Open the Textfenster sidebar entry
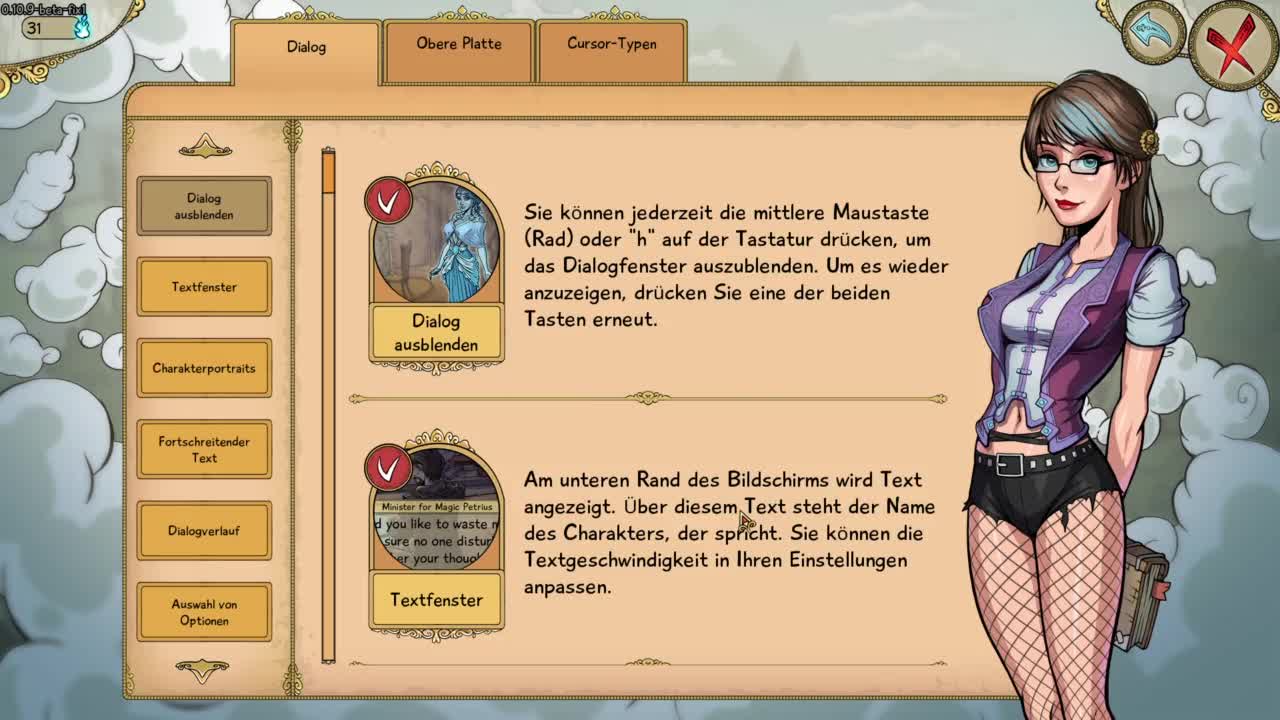 click(204, 287)
